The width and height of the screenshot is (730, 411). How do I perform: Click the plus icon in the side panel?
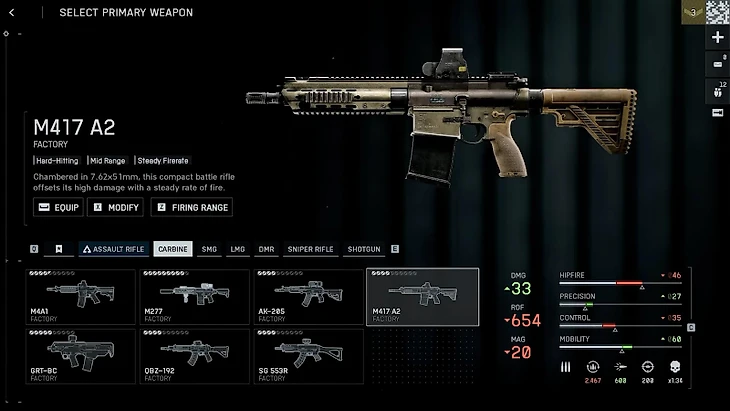(717, 38)
